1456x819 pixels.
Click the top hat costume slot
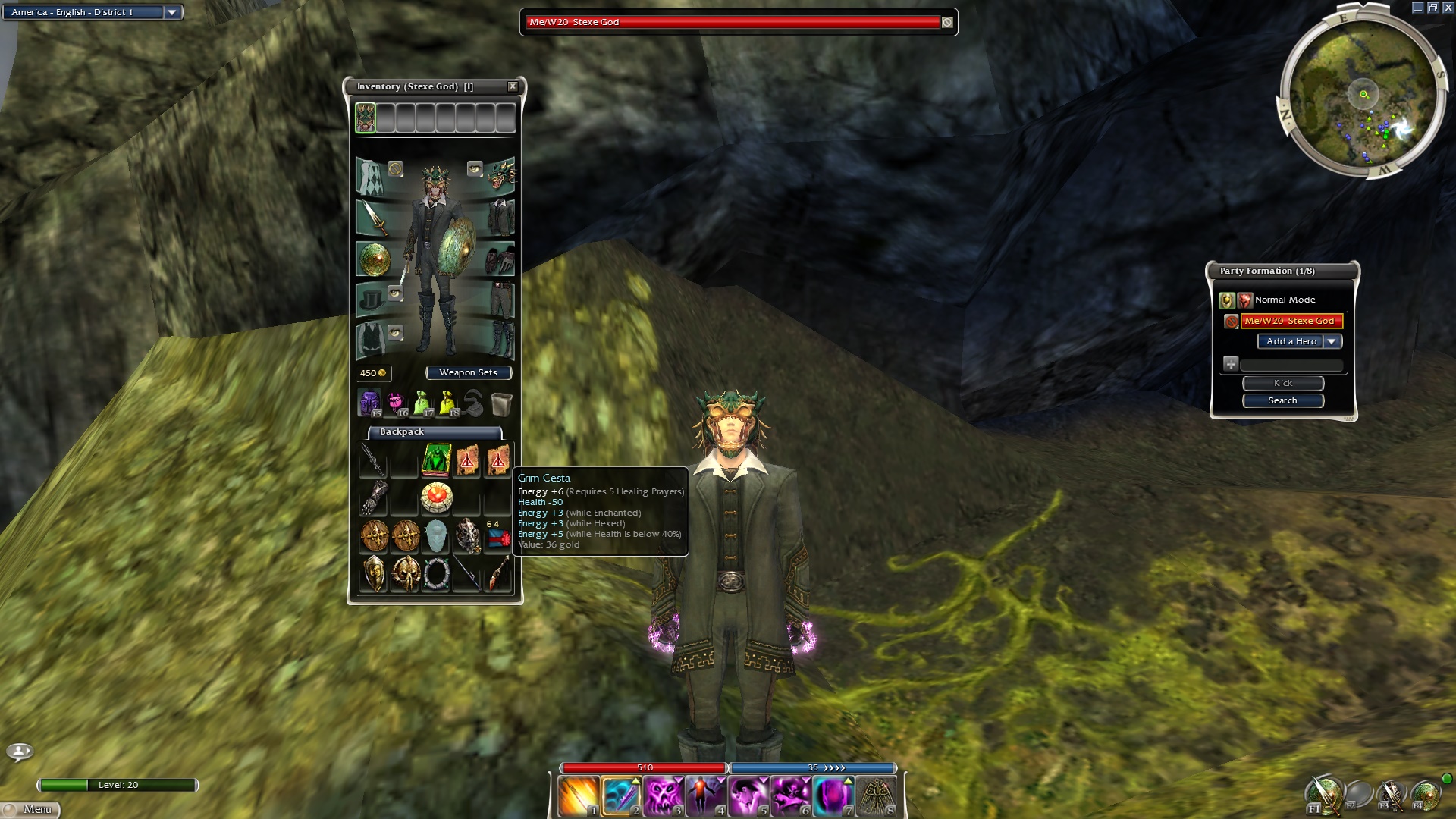(370, 300)
